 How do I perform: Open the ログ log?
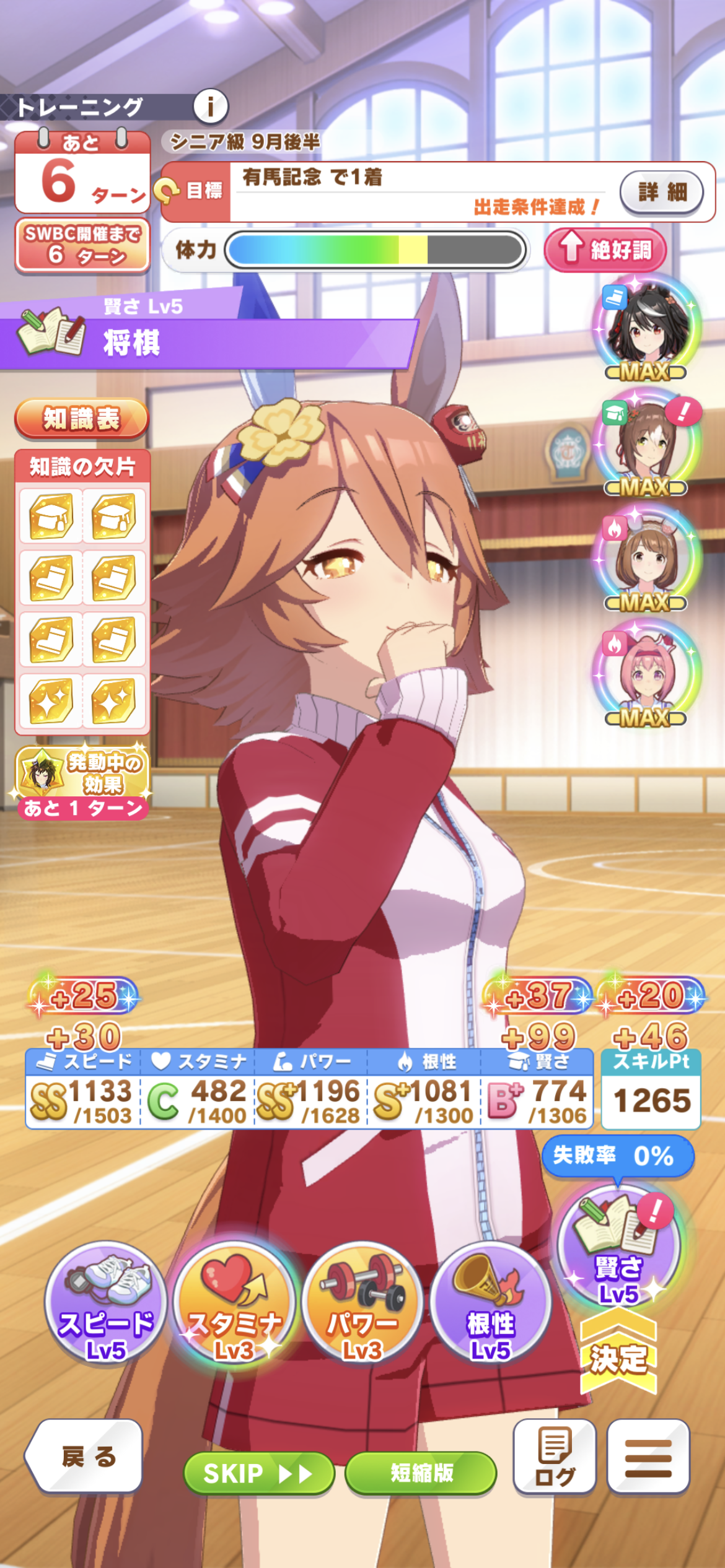(555, 1456)
